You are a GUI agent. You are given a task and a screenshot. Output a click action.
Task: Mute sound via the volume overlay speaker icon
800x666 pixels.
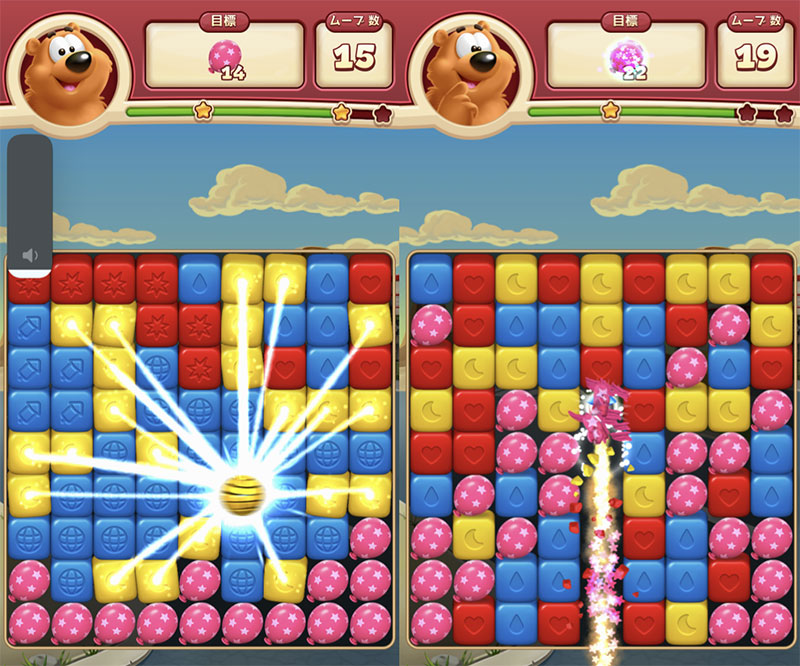[30, 256]
